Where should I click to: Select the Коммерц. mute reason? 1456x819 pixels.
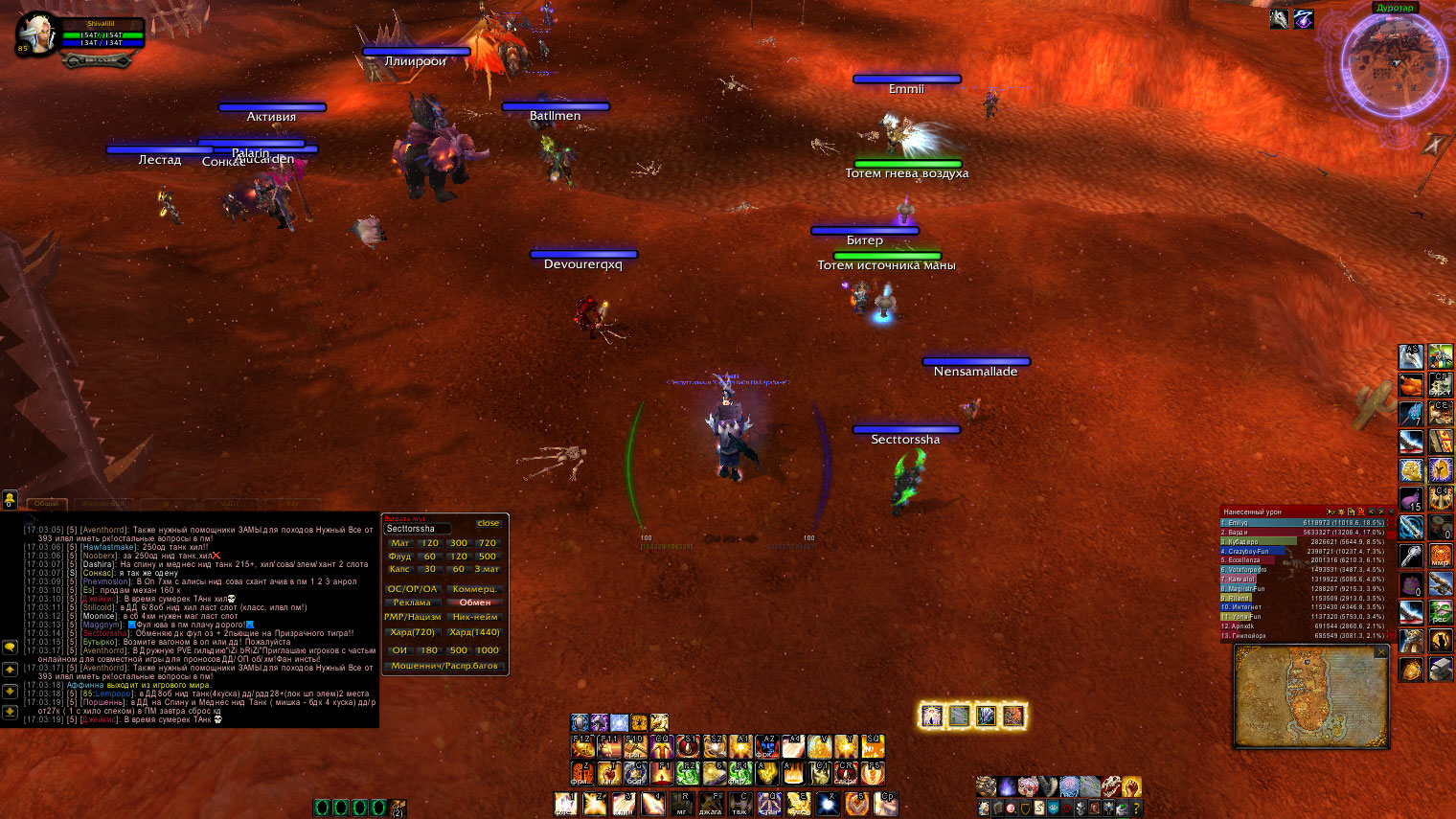coord(475,589)
